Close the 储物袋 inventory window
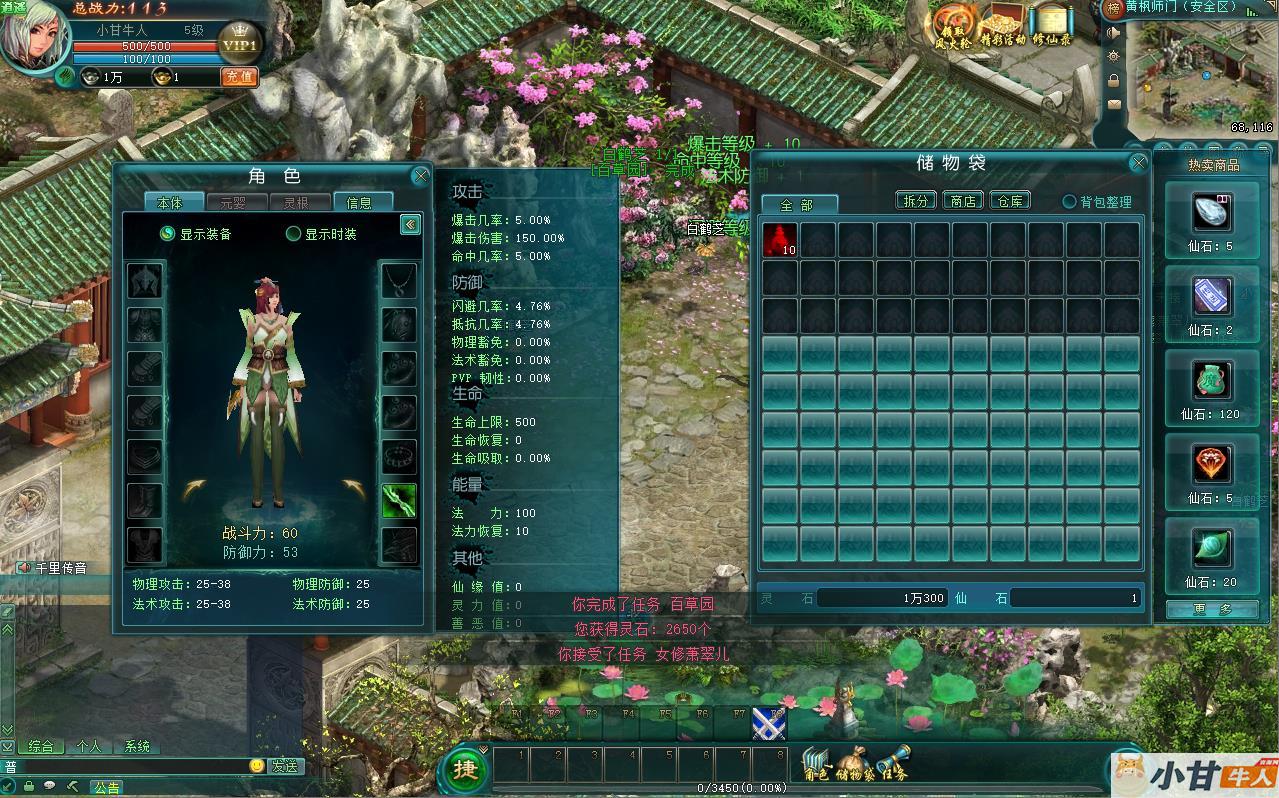The width and height of the screenshot is (1279, 798). (1138, 163)
